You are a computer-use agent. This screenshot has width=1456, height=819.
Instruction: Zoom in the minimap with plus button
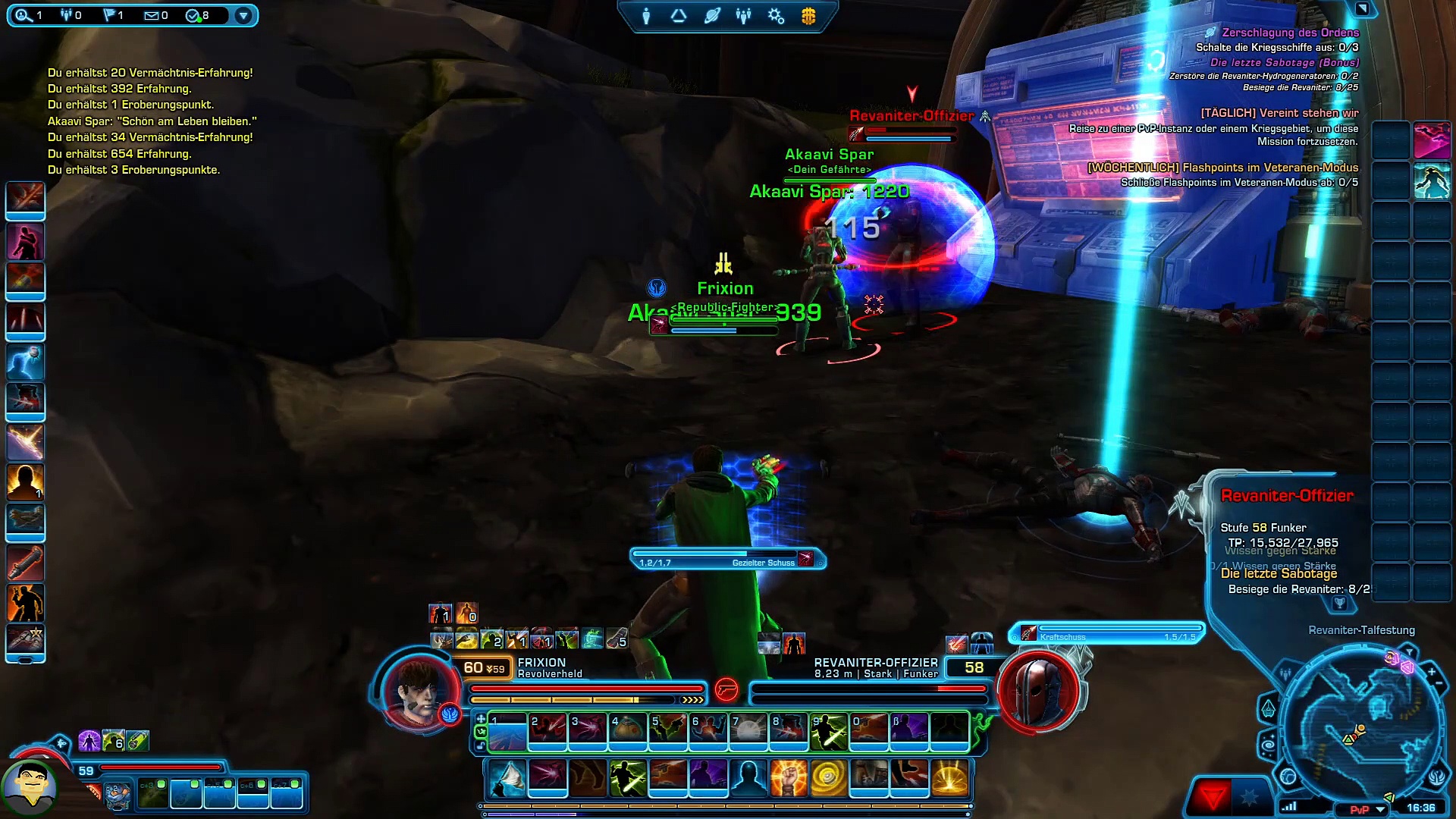1431,672
